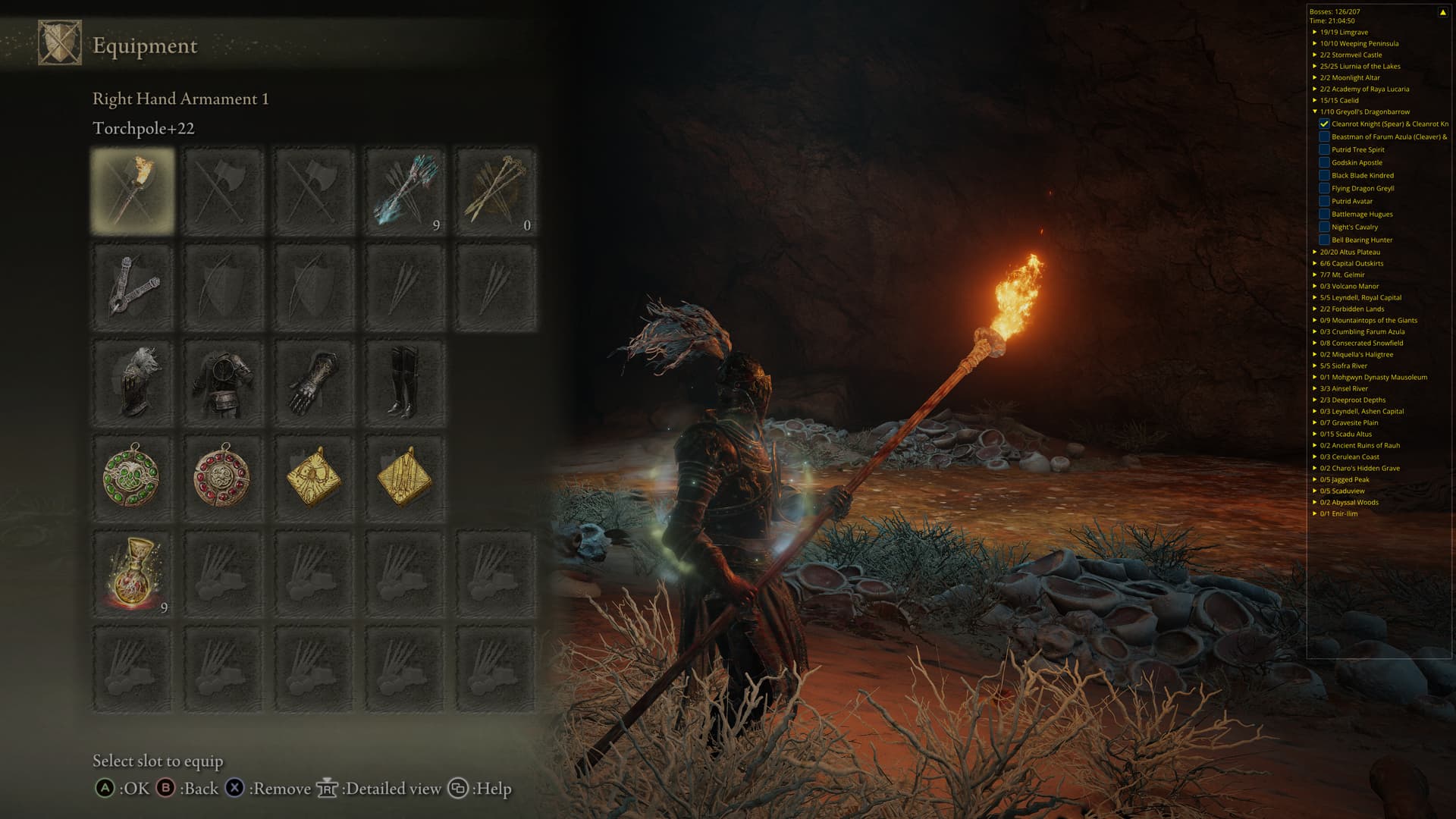Select the equipped Torchpole weapon slot
The image size is (1456, 819).
[x=133, y=190]
